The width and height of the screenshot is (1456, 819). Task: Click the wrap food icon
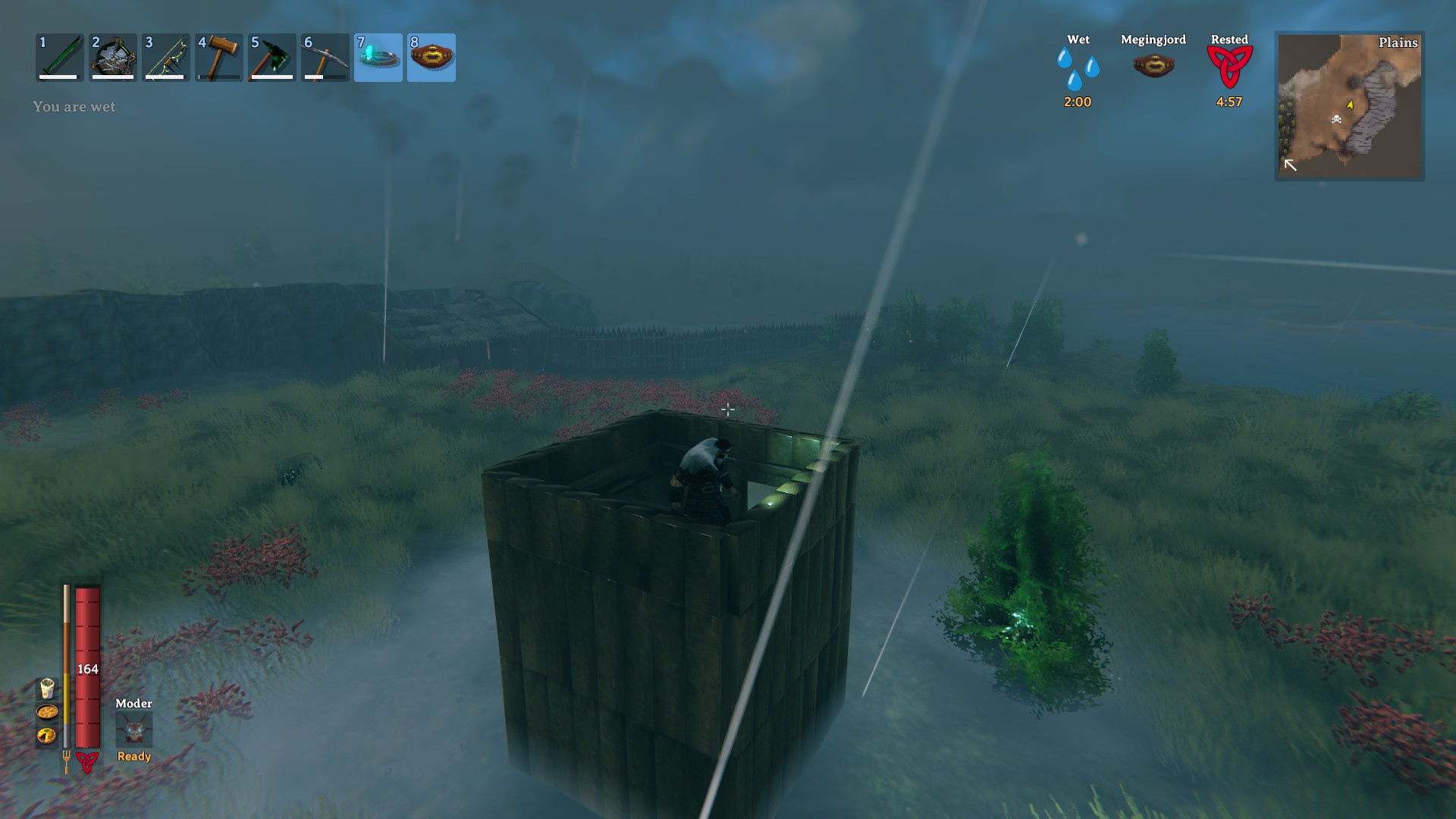pyautogui.click(x=47, y=689)
